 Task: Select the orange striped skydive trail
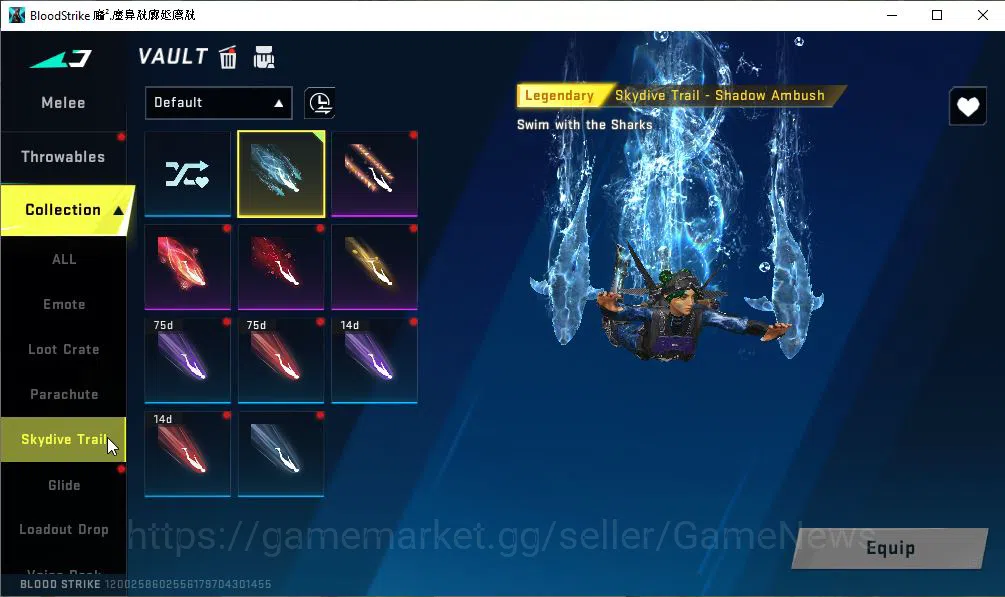tap(374, 174)
